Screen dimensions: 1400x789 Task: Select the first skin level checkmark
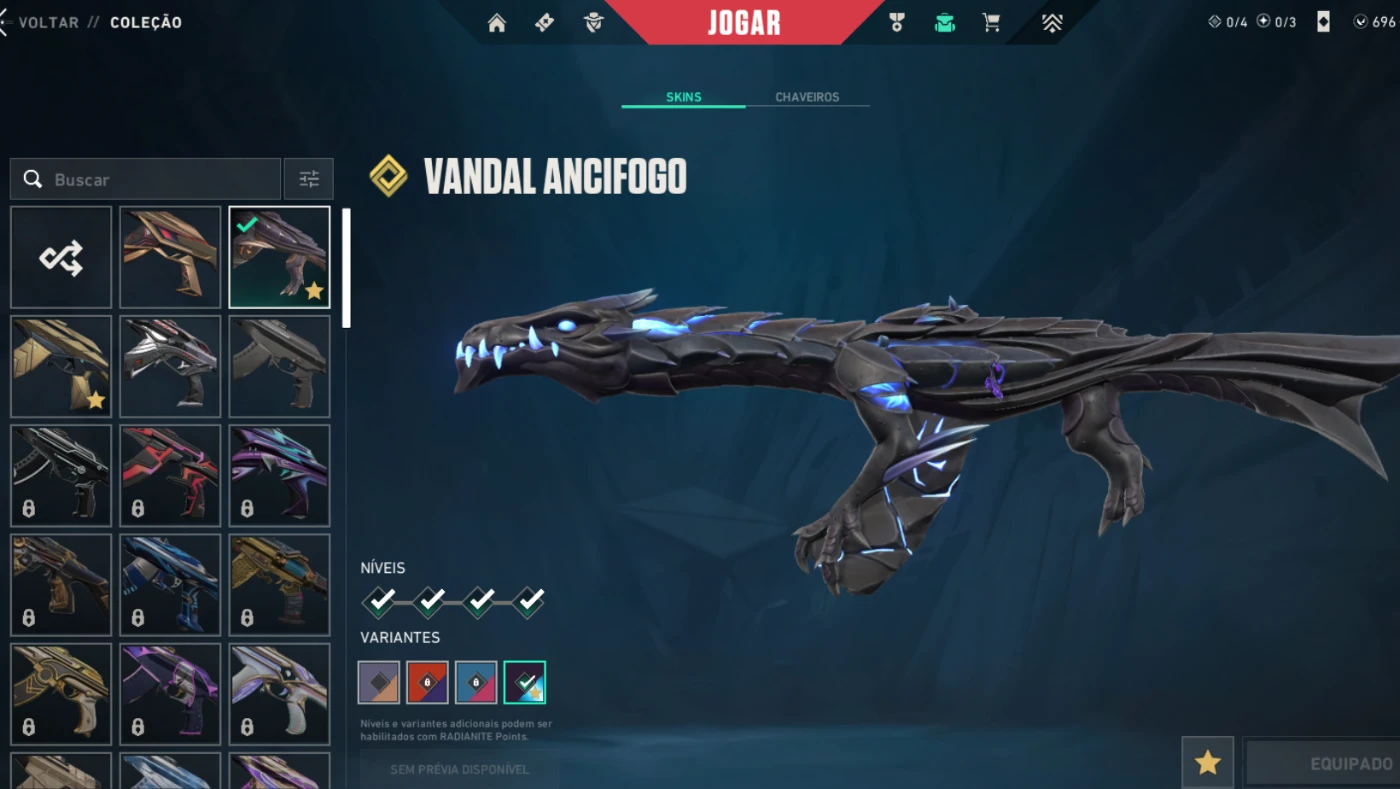pyautogui.click(x=379, y=601)
